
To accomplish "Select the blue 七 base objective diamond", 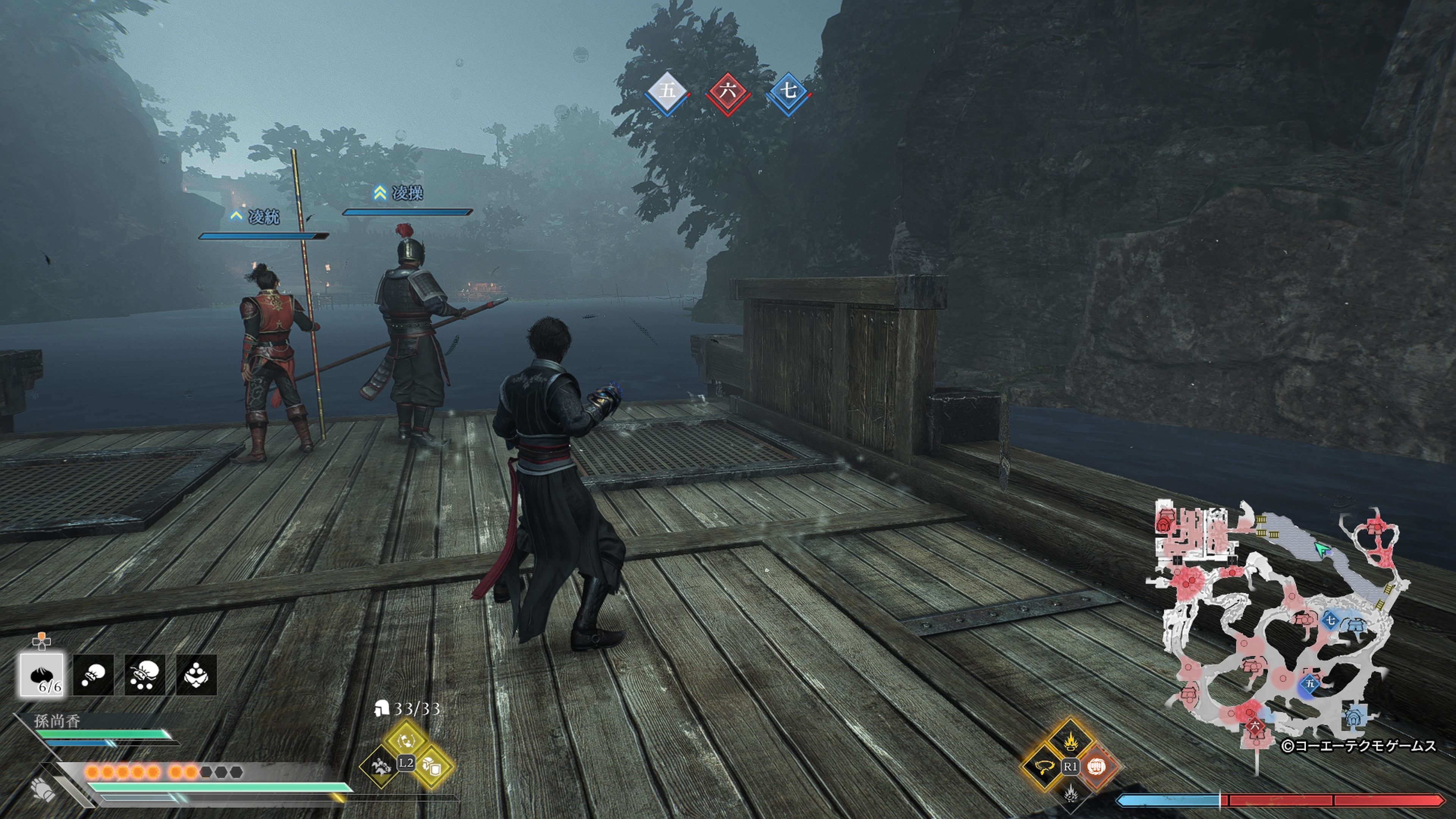I will point(789,91).
